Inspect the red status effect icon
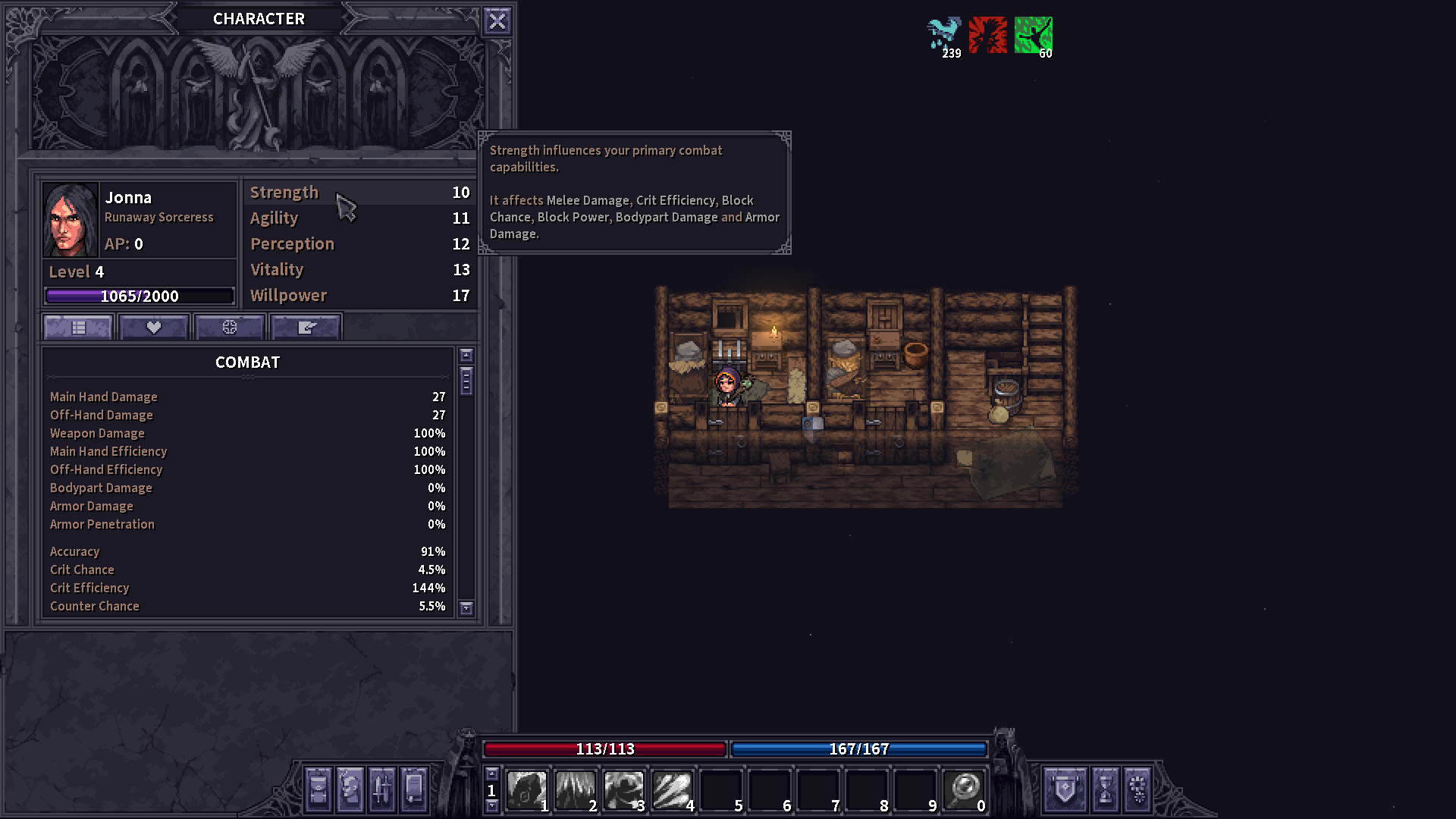The image size is (1456, 819). pyautogui.click(x=988, y=35)
